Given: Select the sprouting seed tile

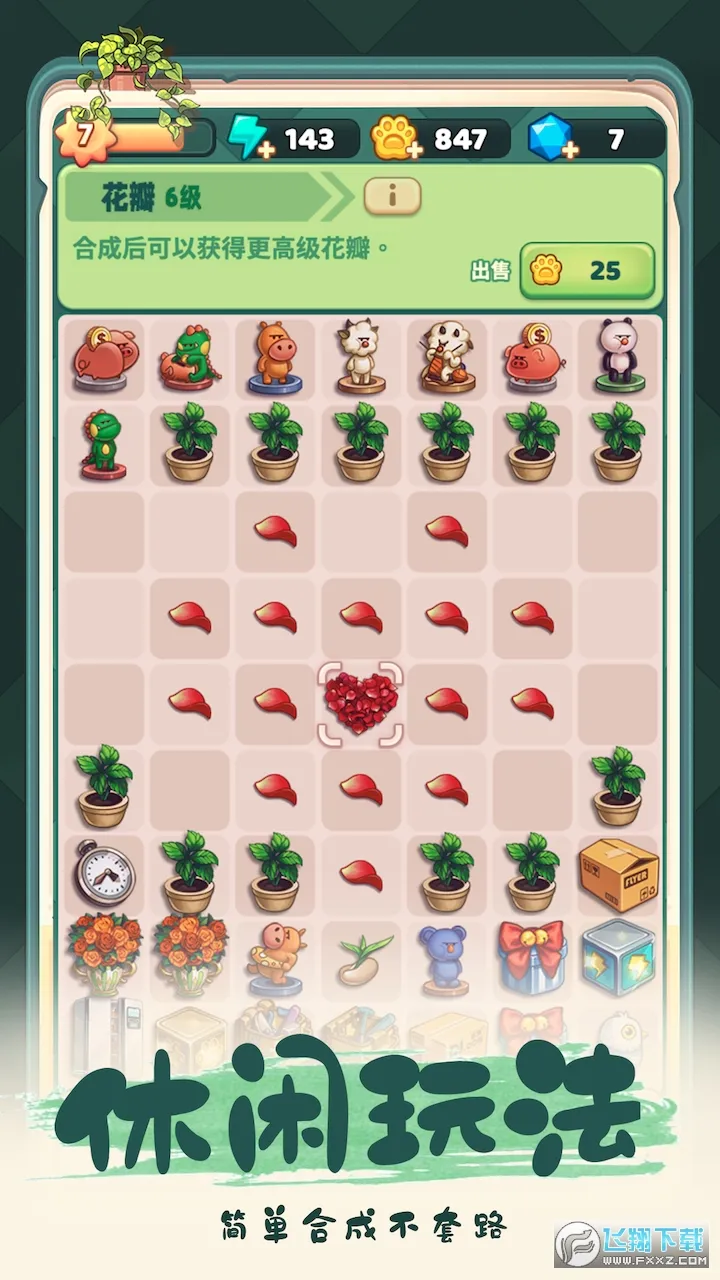Looking at the screenshot, I should 359,957.
